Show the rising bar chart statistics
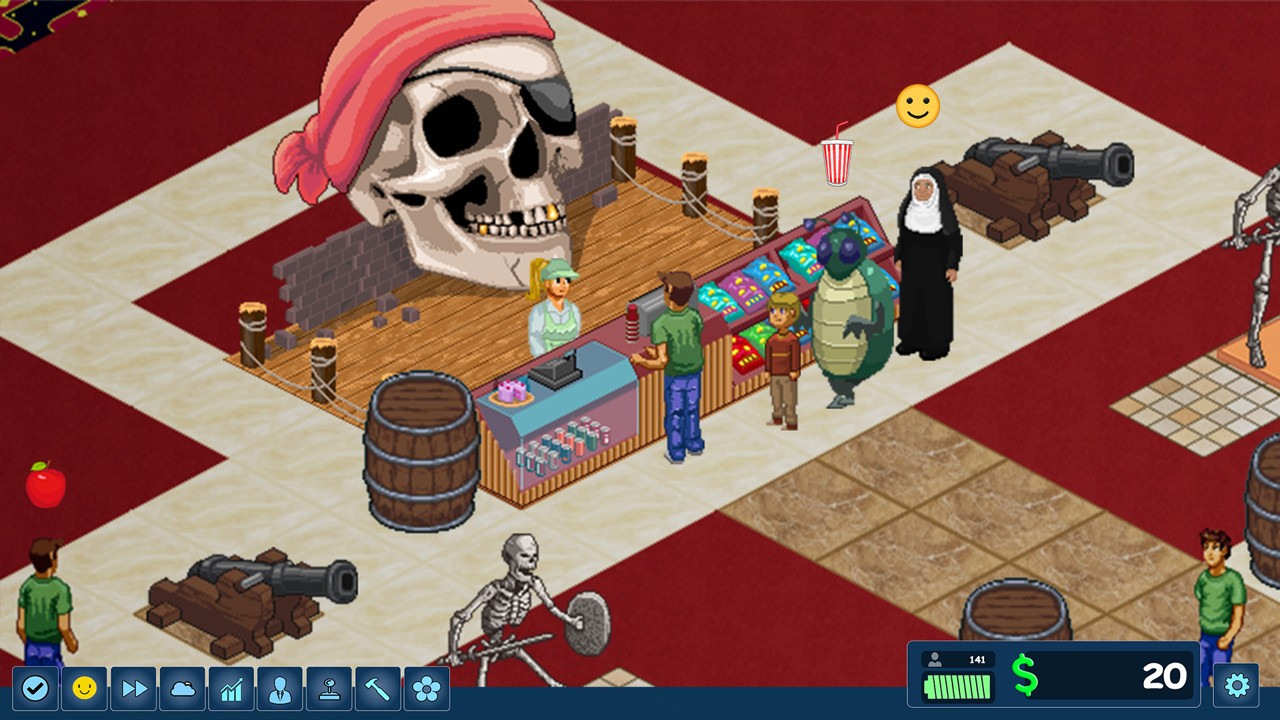The height and width of the screenshot is (720, 1280). [x=231, y=689]
